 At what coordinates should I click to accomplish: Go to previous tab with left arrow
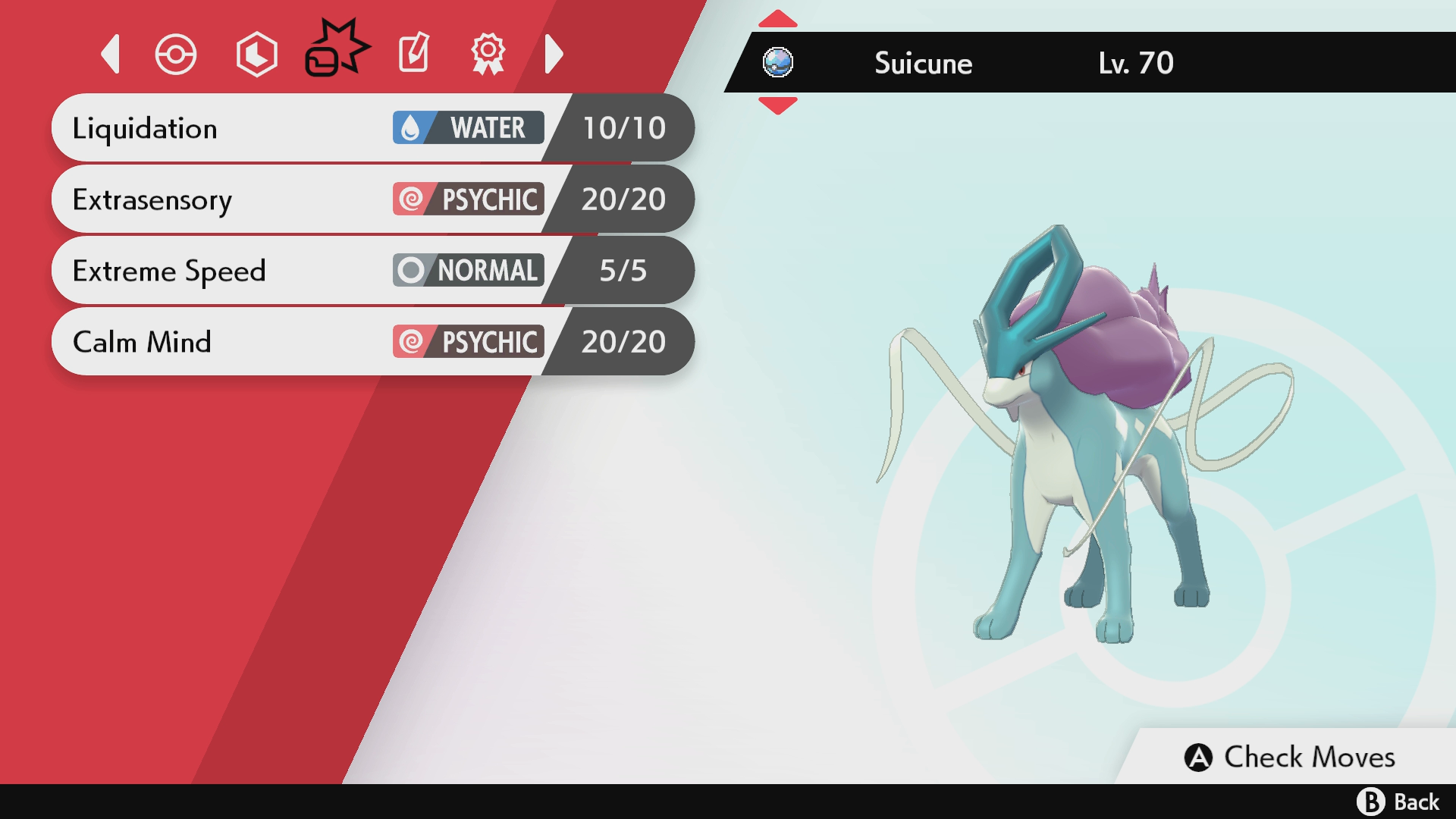111,54
